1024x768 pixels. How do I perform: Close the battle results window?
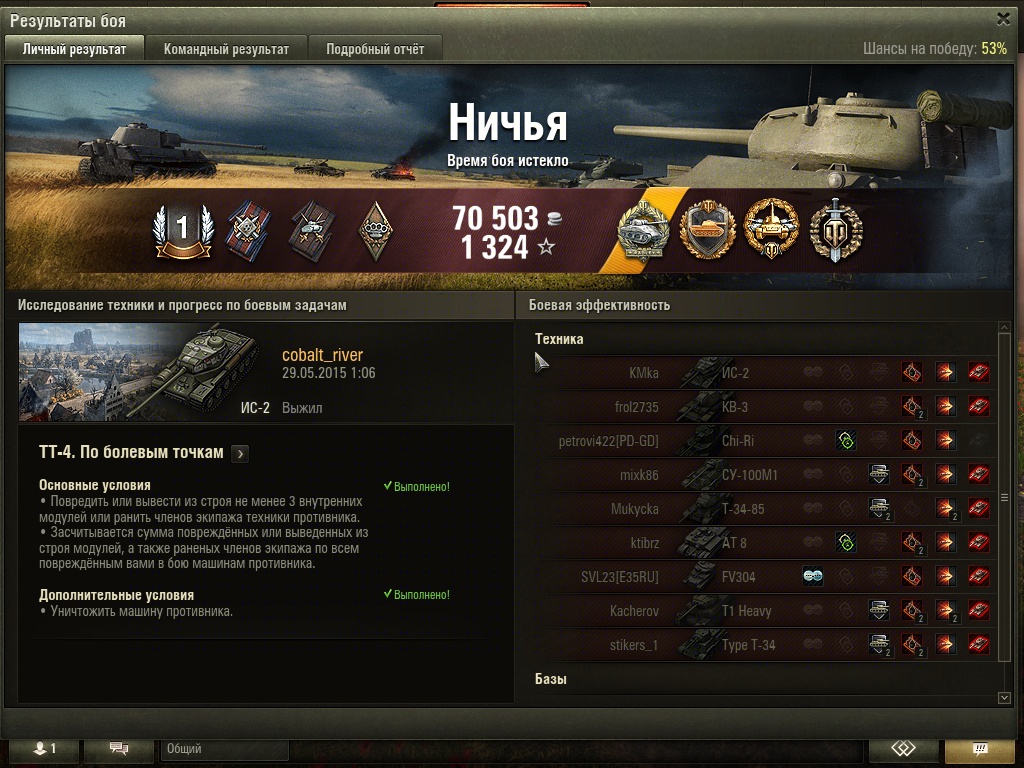point(1003,18)
